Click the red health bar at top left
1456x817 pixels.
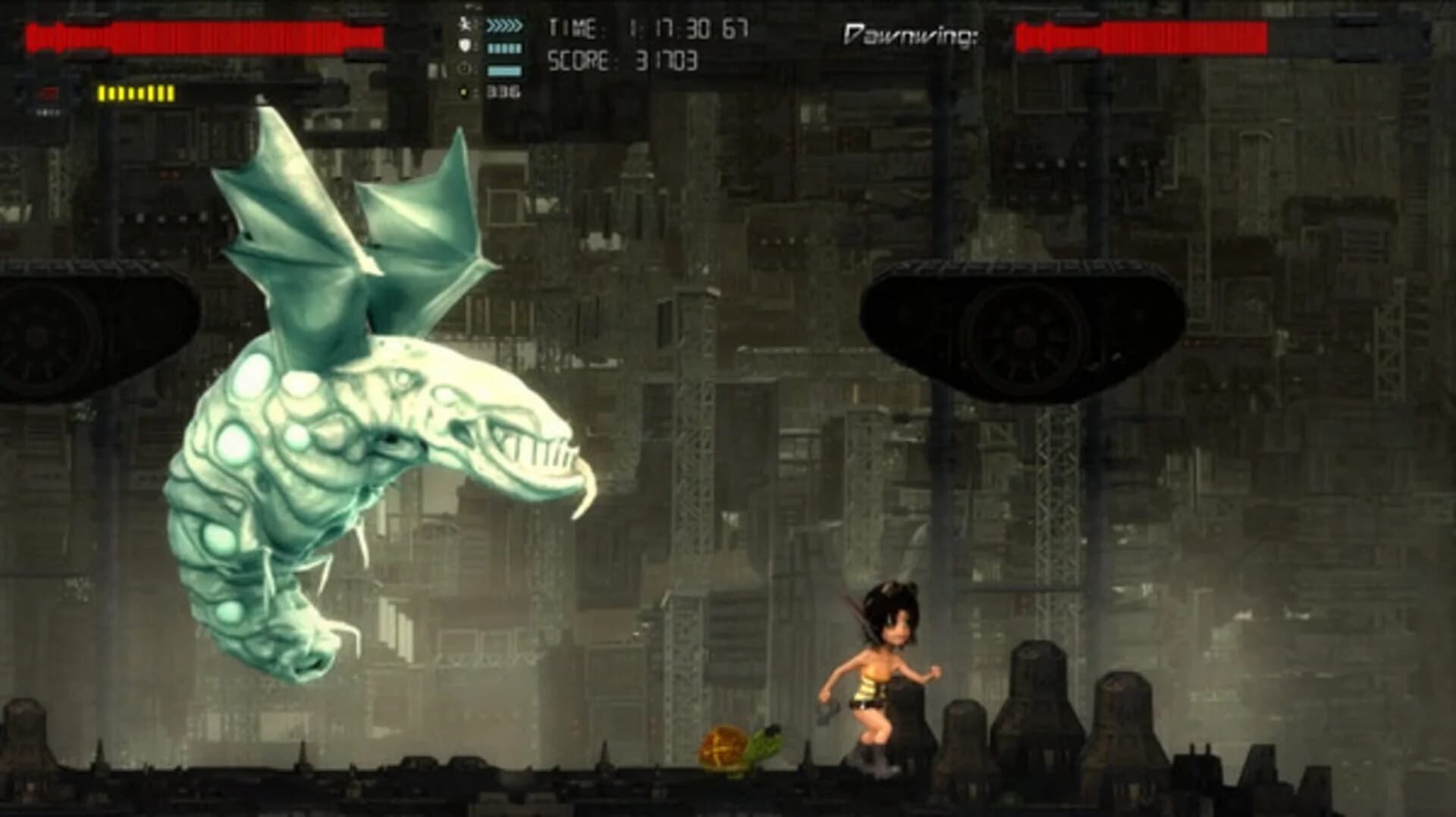pos(205,34)
